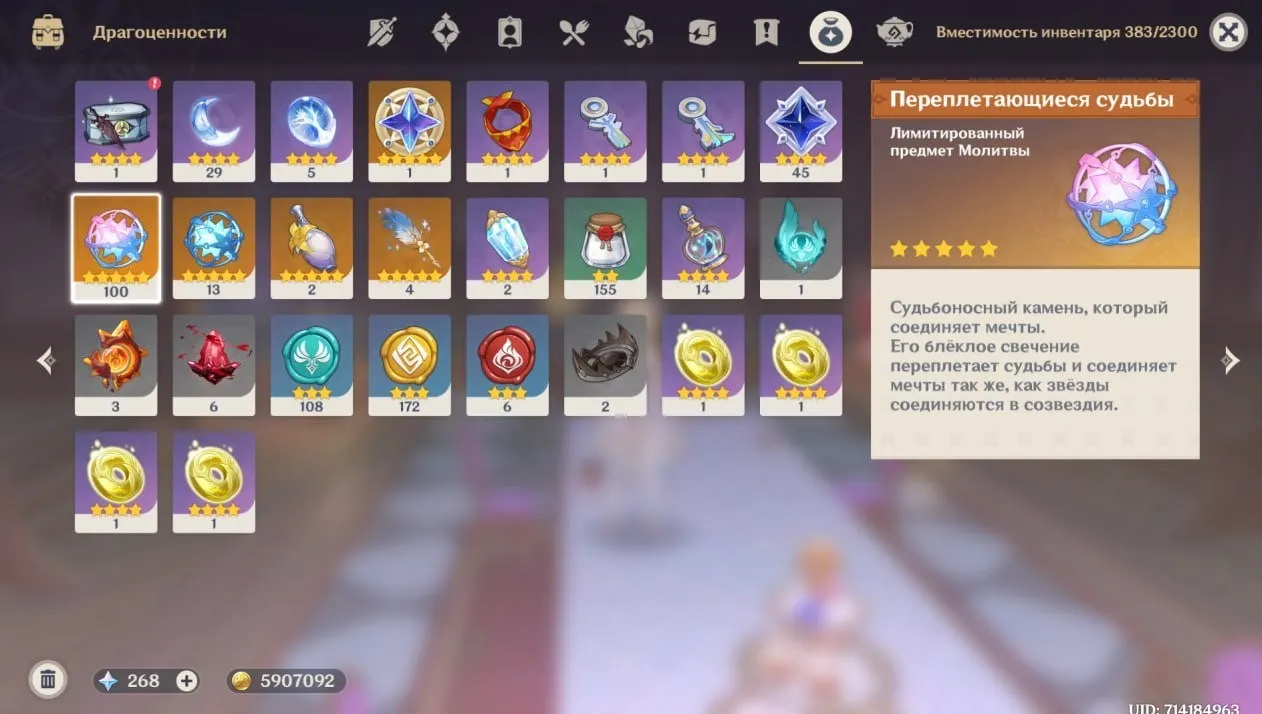1262x714 pixels.
Task: Select the red scarf item slot
Action: pyautogui.click(x=508, y=130)
